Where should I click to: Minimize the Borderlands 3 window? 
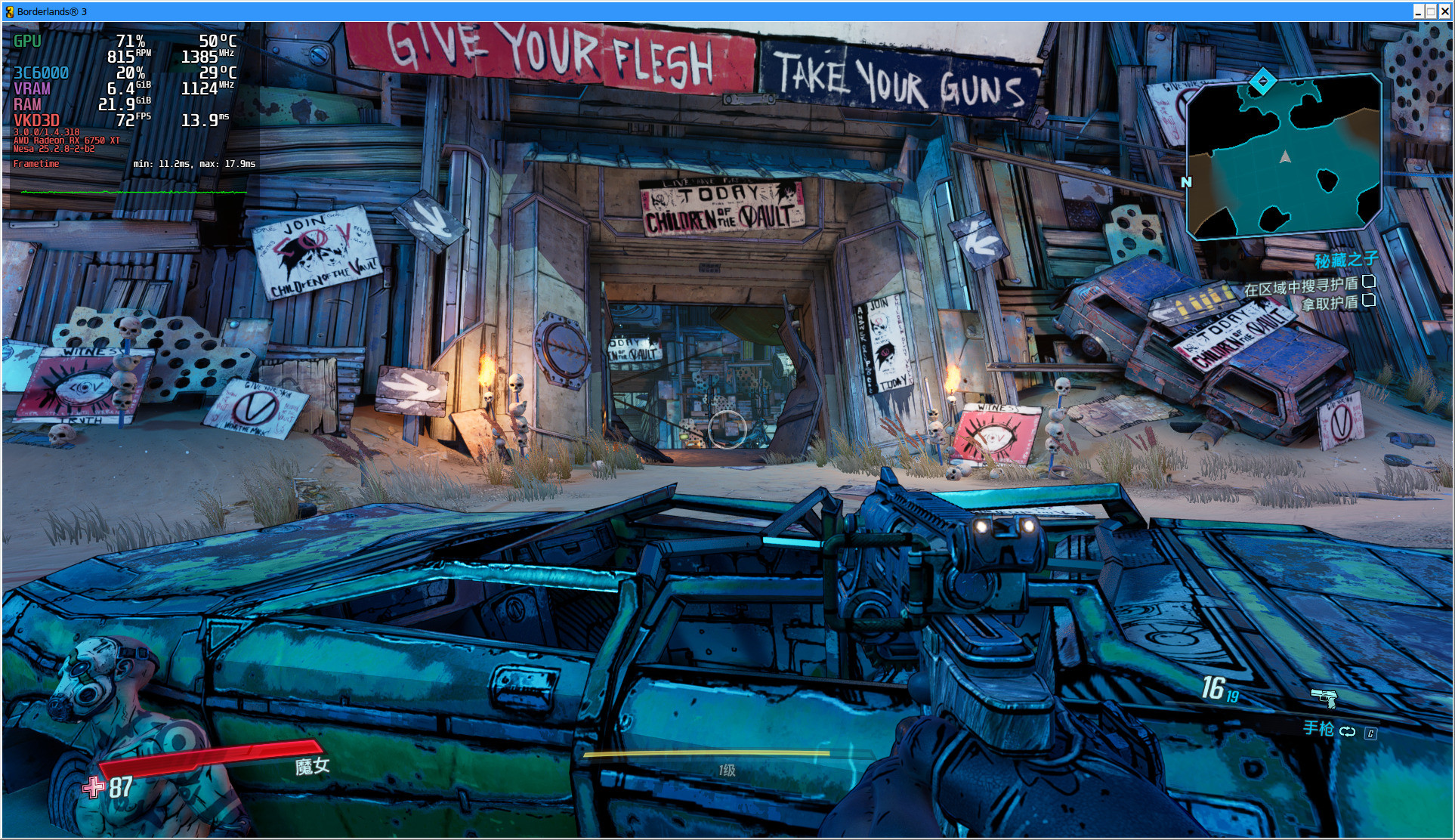[1418, 11]
